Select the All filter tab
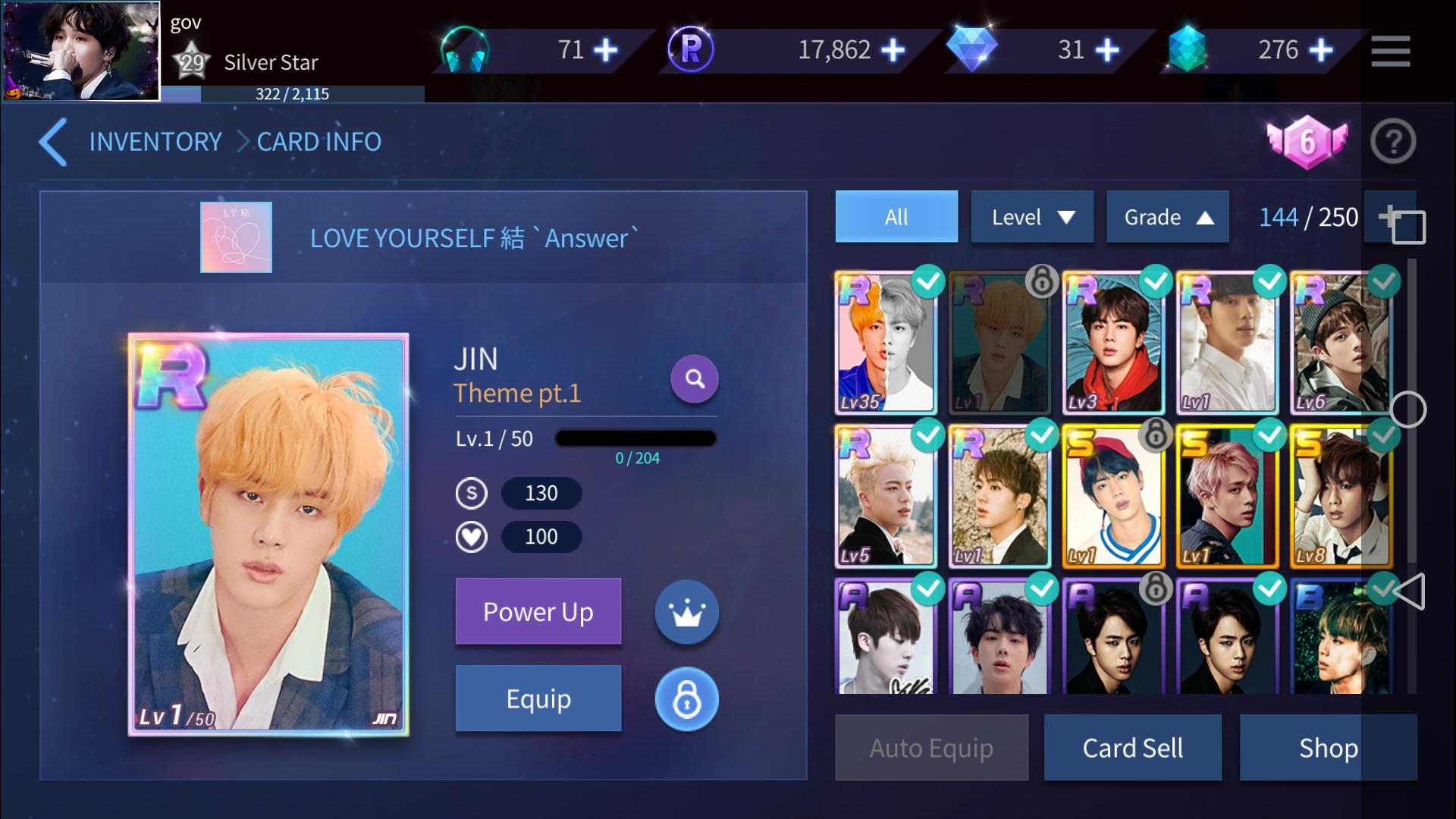 coord(896,217)
